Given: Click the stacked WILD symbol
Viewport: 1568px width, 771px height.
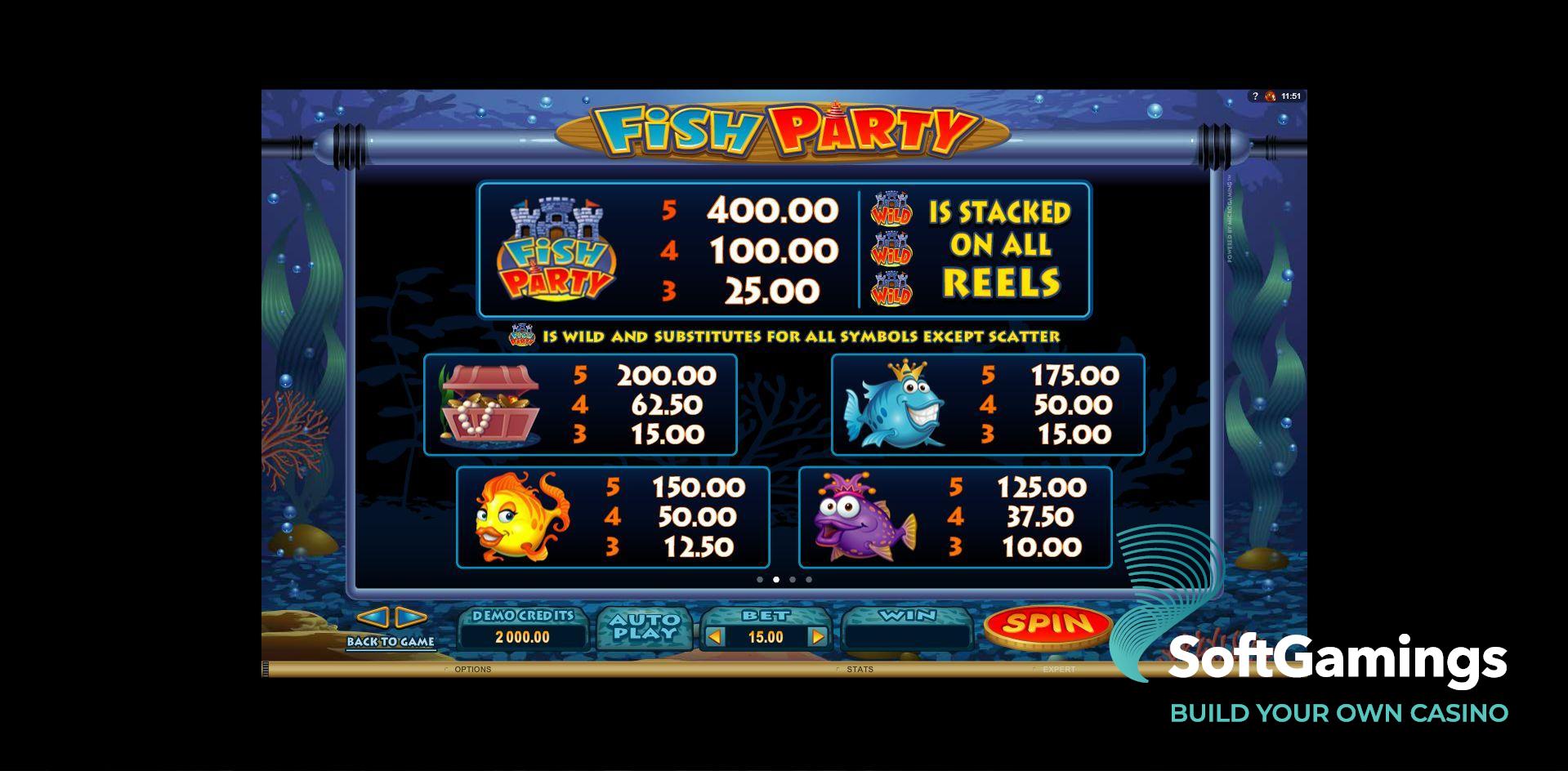Looking at the screenshot, I should pos(893,249).
